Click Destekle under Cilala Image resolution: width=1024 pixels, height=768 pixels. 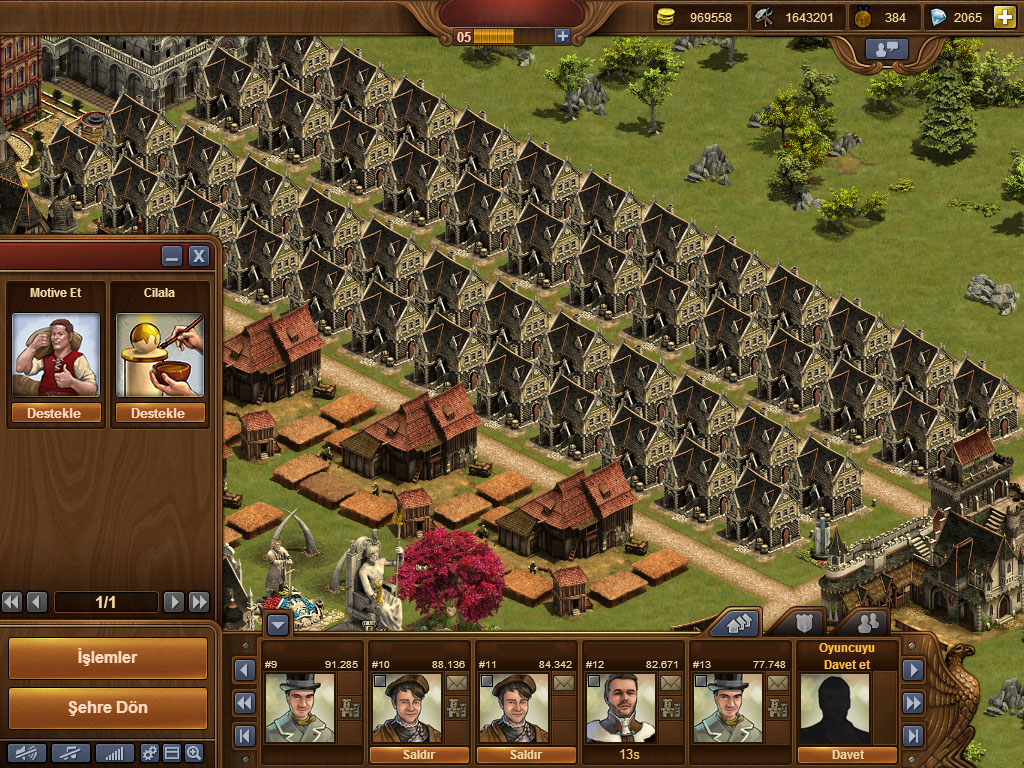[160, 413]
